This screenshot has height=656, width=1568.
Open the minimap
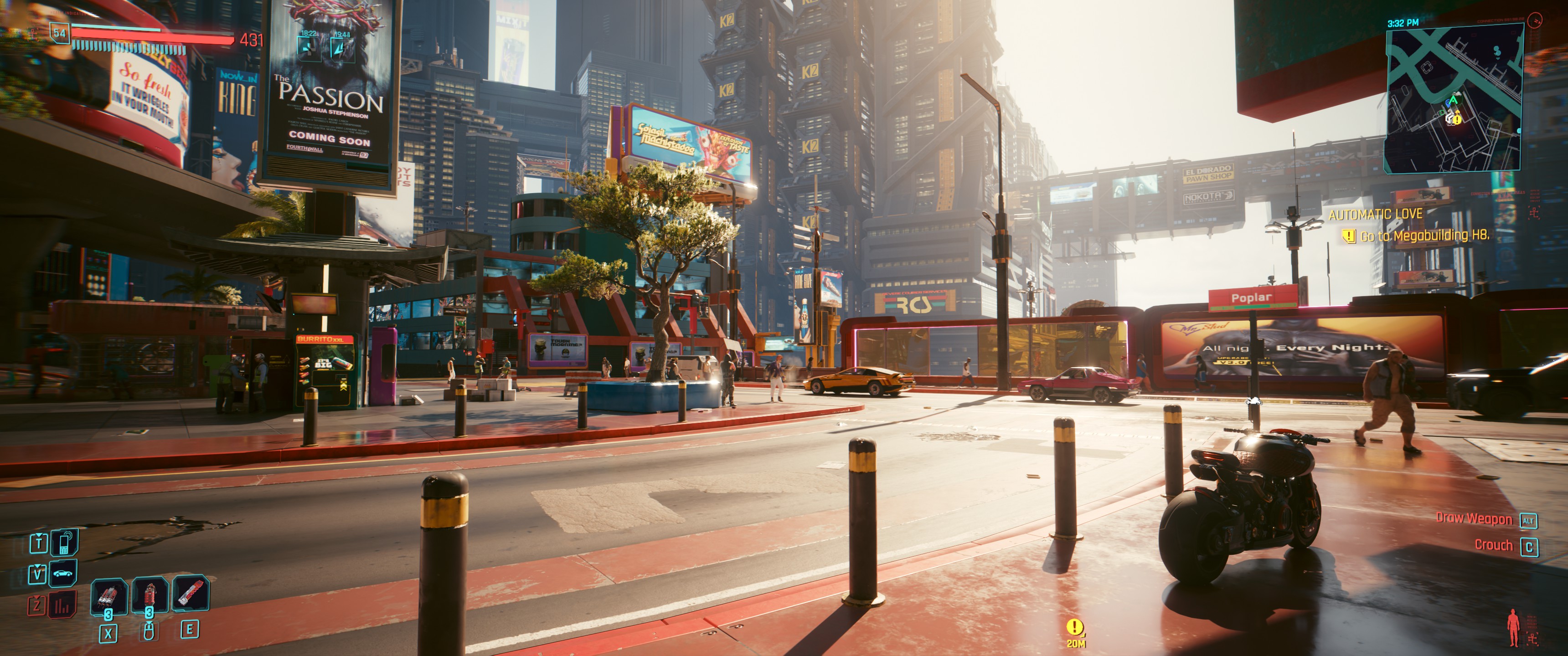[1452, 100]
